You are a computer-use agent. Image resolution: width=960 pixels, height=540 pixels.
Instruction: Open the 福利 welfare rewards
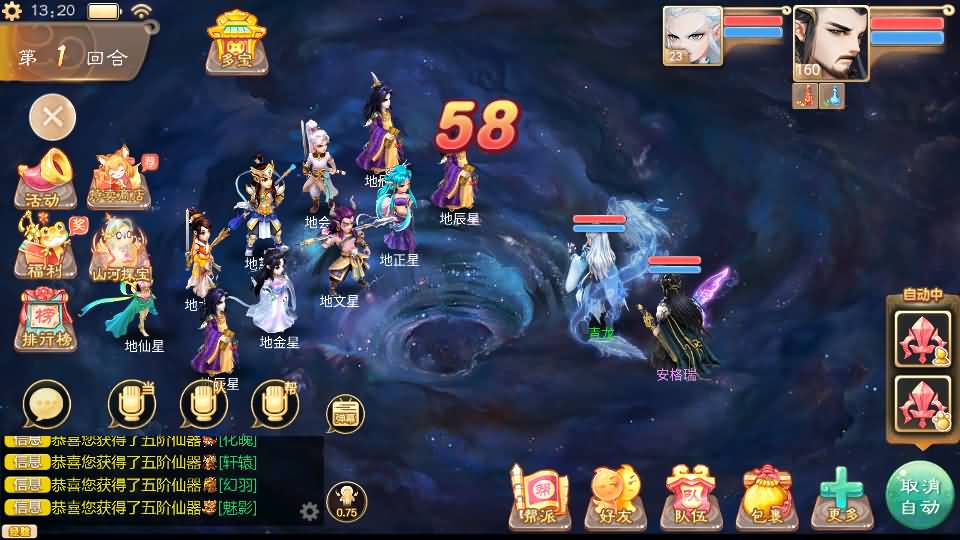point(46,249)
